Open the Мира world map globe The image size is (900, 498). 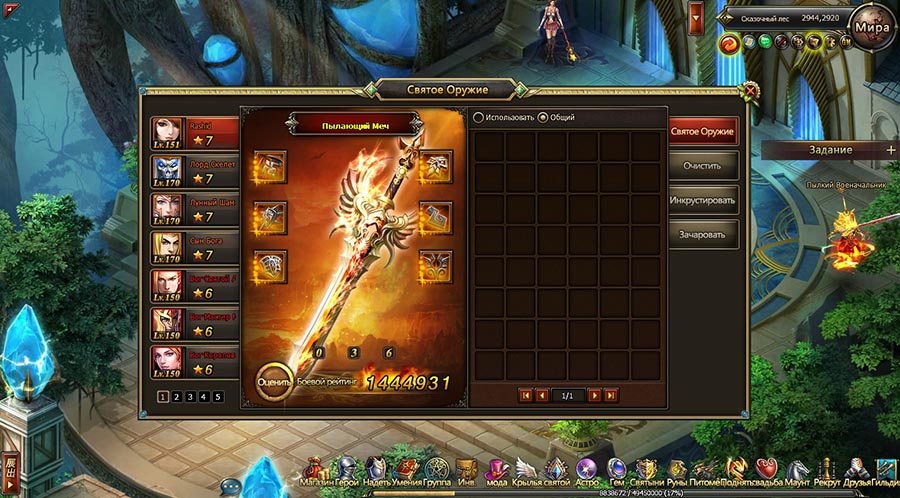point(869,28)
